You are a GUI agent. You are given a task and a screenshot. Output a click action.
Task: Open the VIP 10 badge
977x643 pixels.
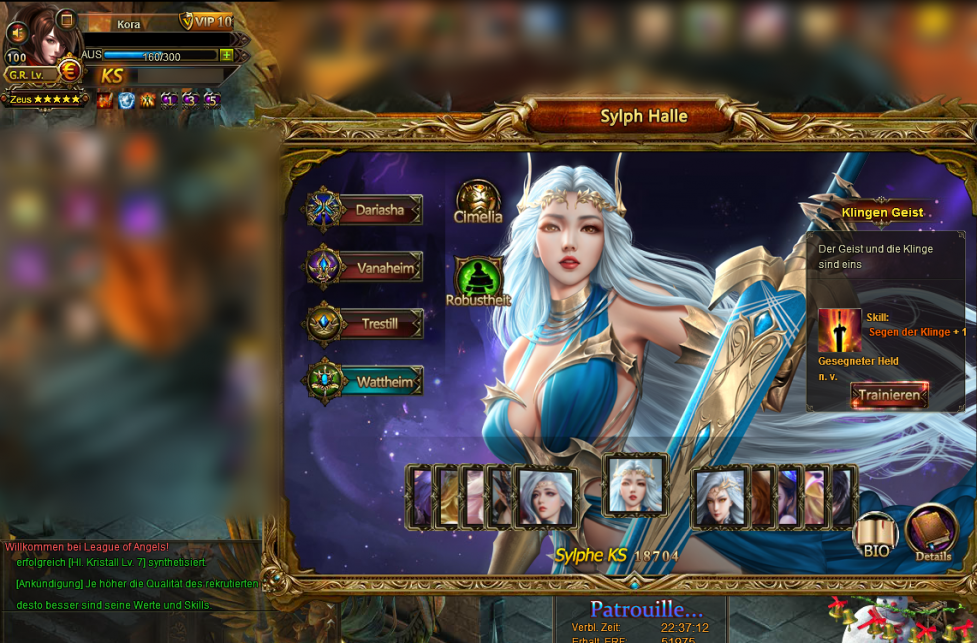pyautogui.click(x=206, y=22)
